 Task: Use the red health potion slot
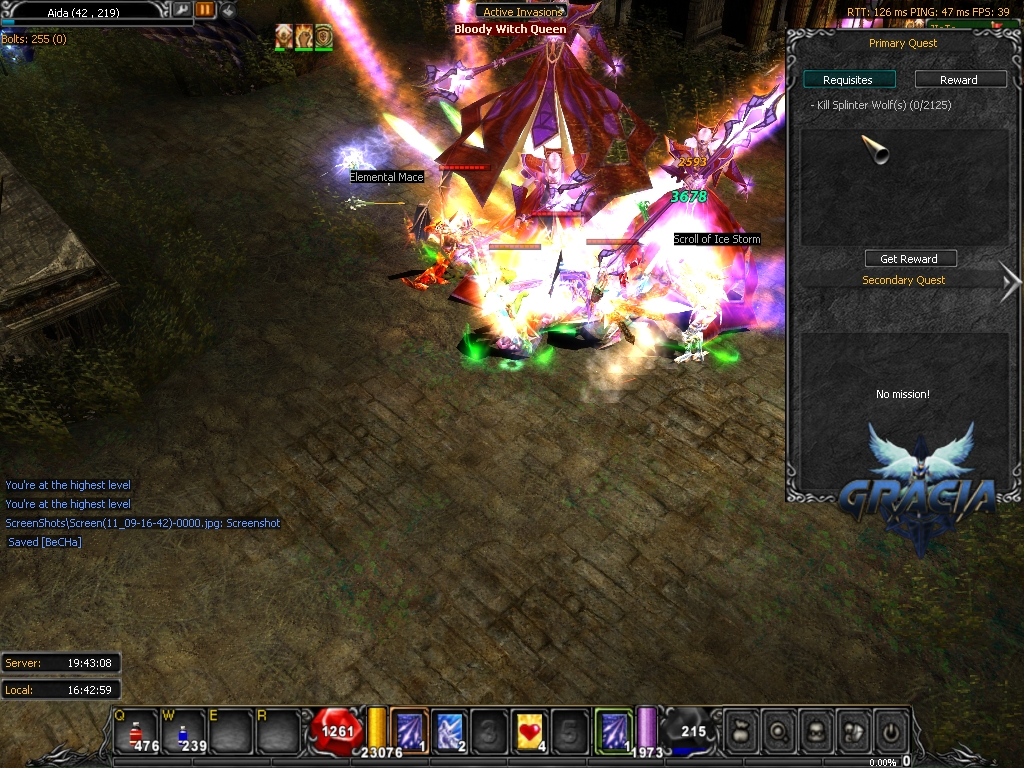tap(137, 730)
